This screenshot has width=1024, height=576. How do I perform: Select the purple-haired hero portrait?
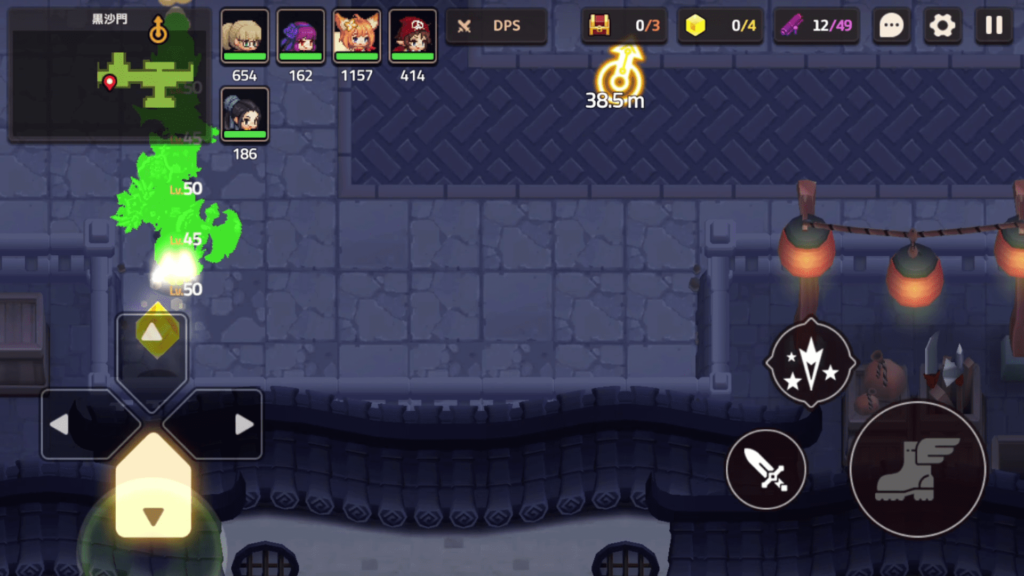point(300,35)
